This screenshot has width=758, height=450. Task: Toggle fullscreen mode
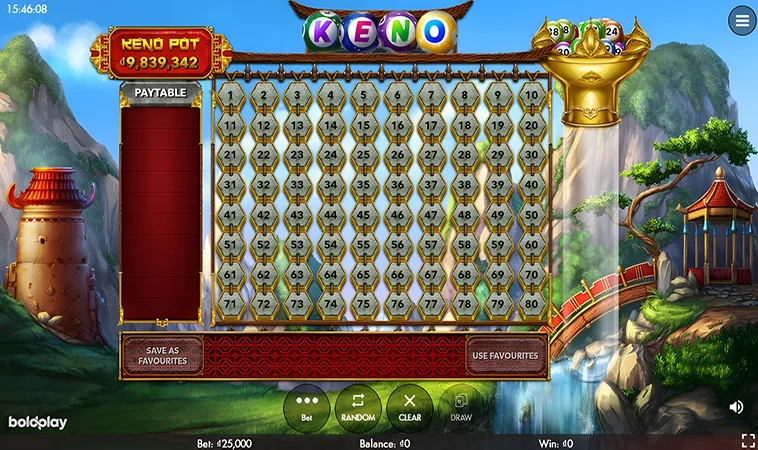[747, 440]
